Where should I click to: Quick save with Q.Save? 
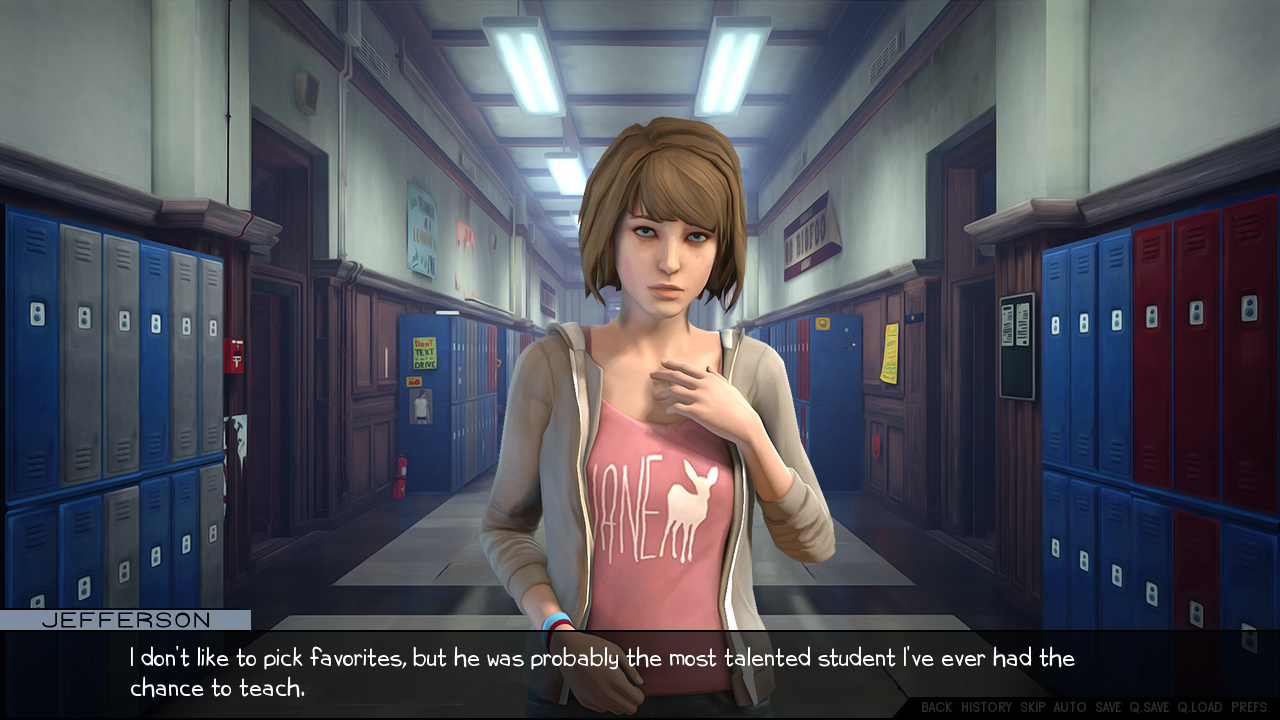tap(1149, 707)
